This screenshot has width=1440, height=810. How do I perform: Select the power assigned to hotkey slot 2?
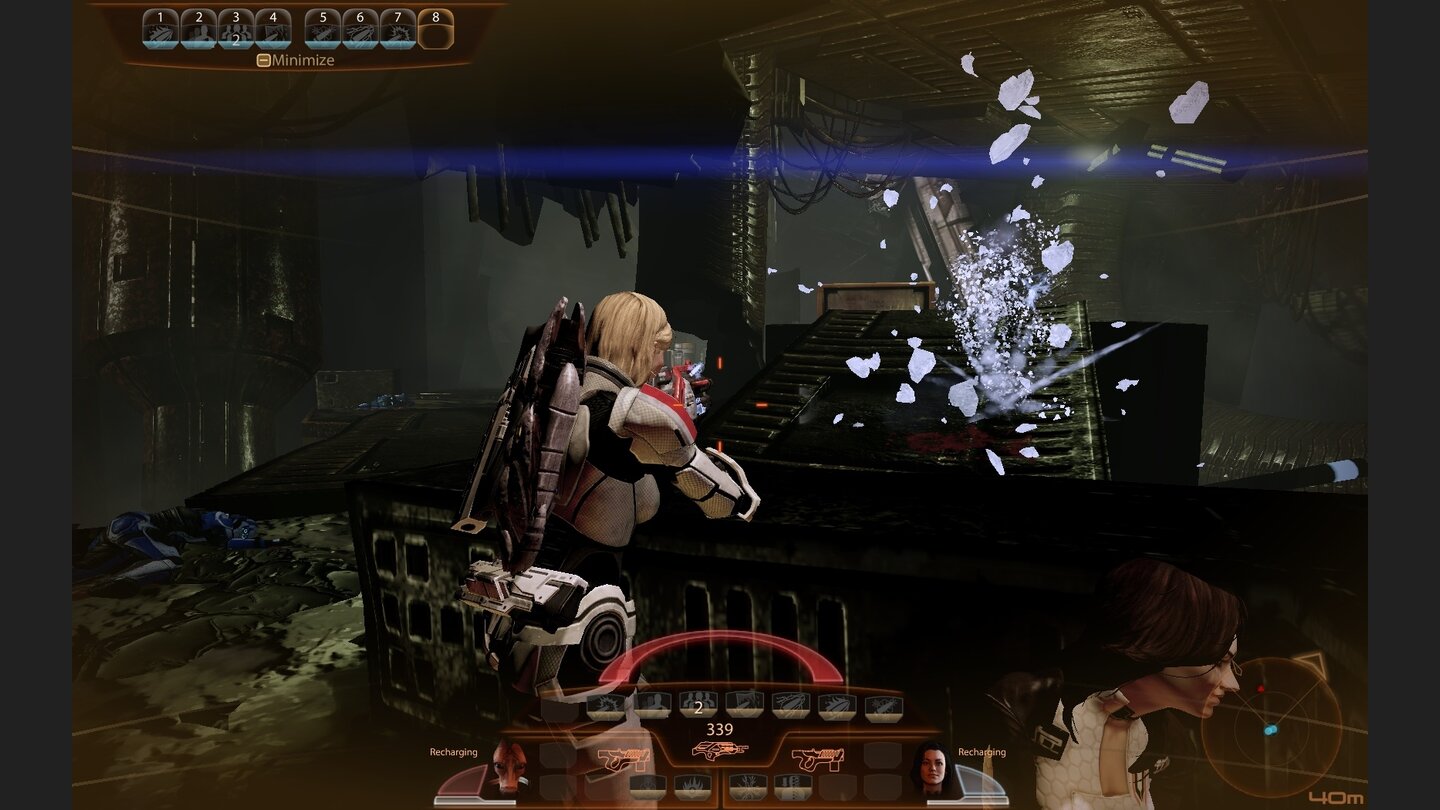point(196,28)
